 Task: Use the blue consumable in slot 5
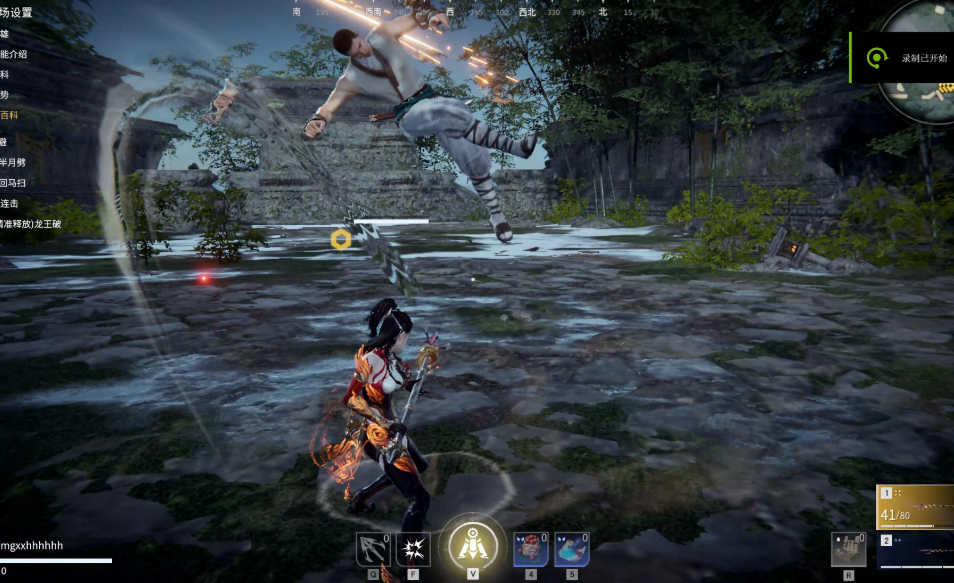(x=571, y=549)
